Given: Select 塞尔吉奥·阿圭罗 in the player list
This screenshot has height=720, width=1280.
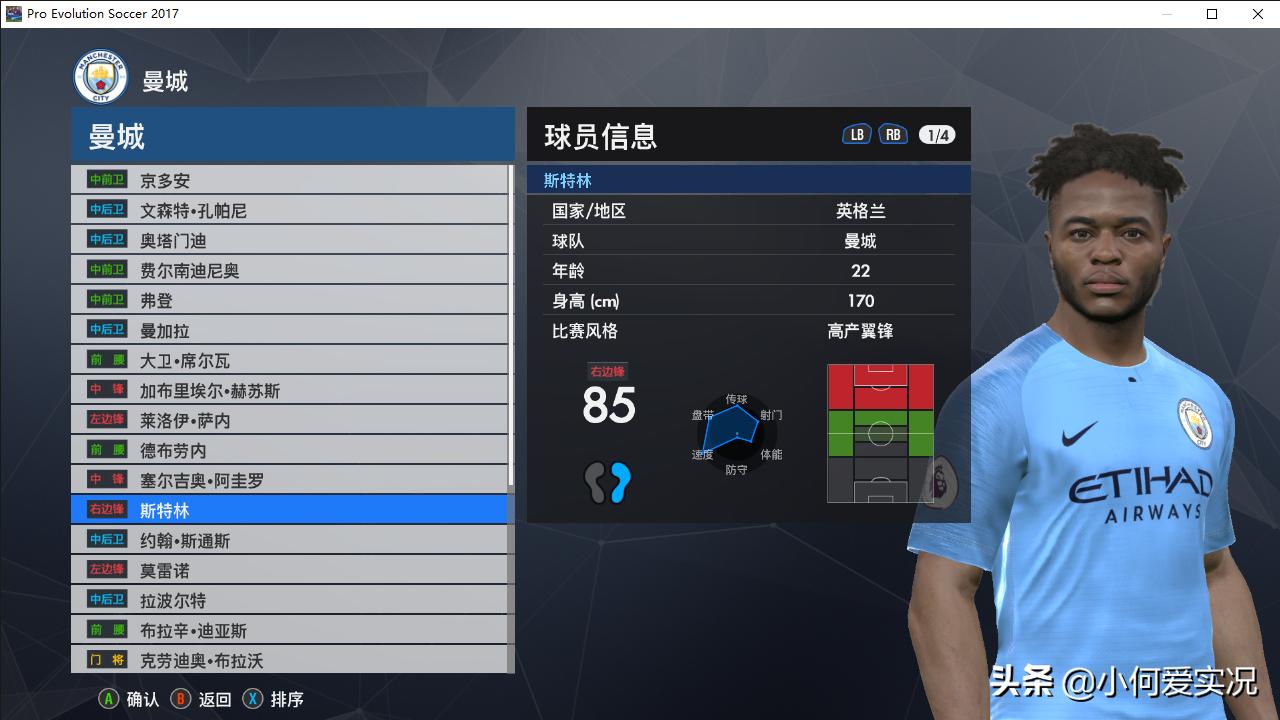Looking at the screenshot, I should point(200,480).
